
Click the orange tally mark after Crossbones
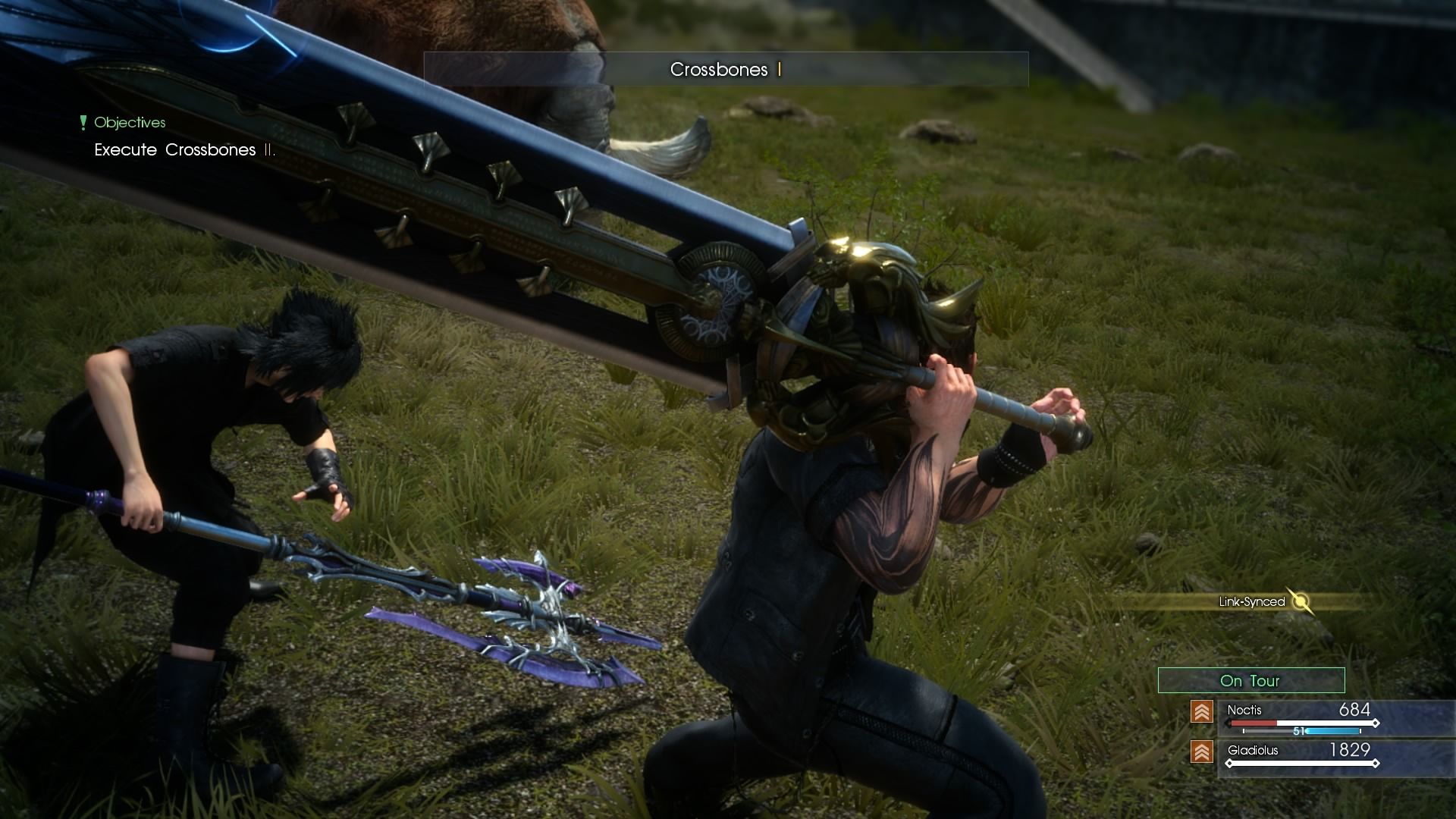pos(778,71)
